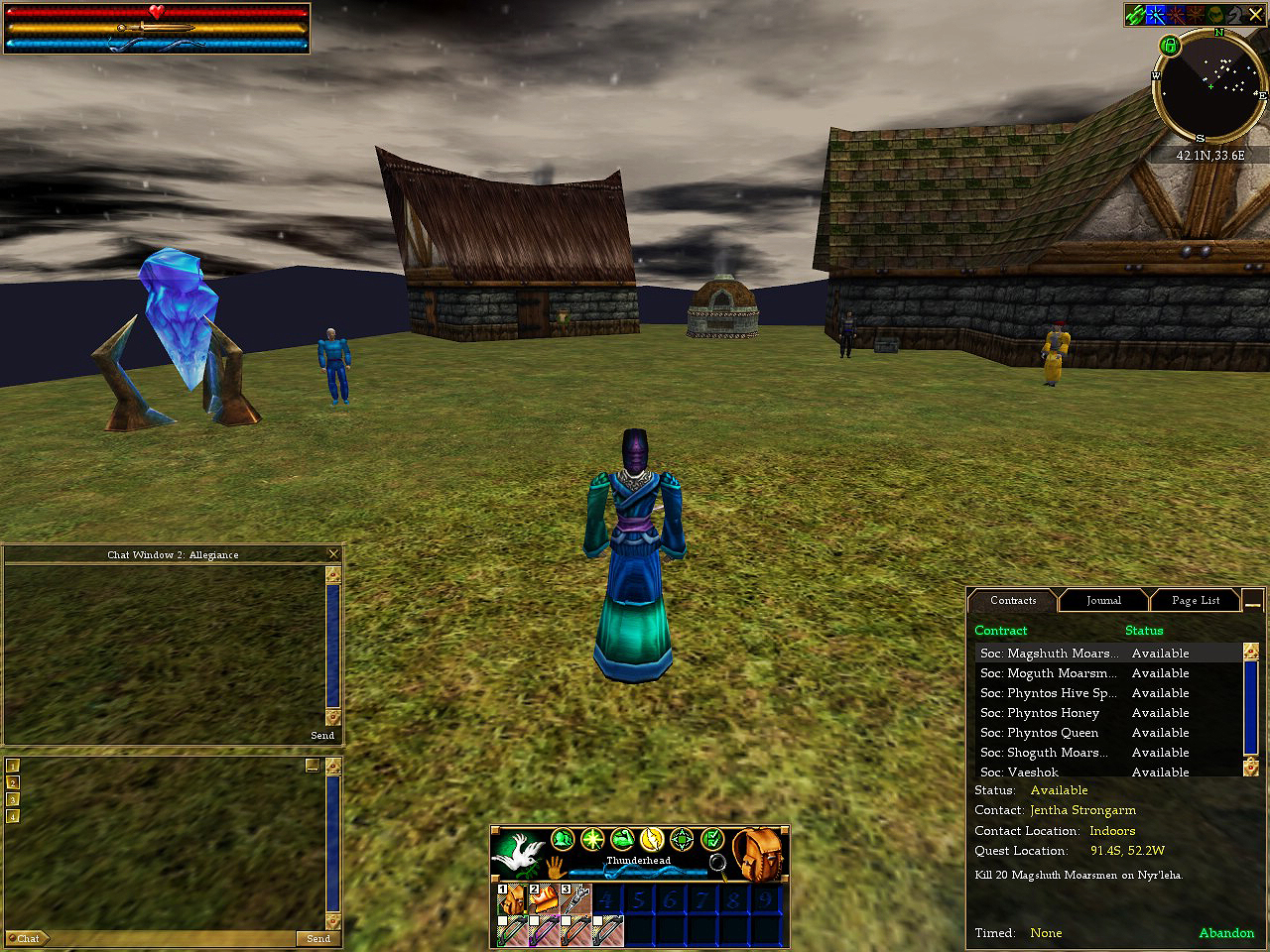This screenshot has height=952, width=1270.
Task: Switch to the Journal tab
Action: 1102,600
